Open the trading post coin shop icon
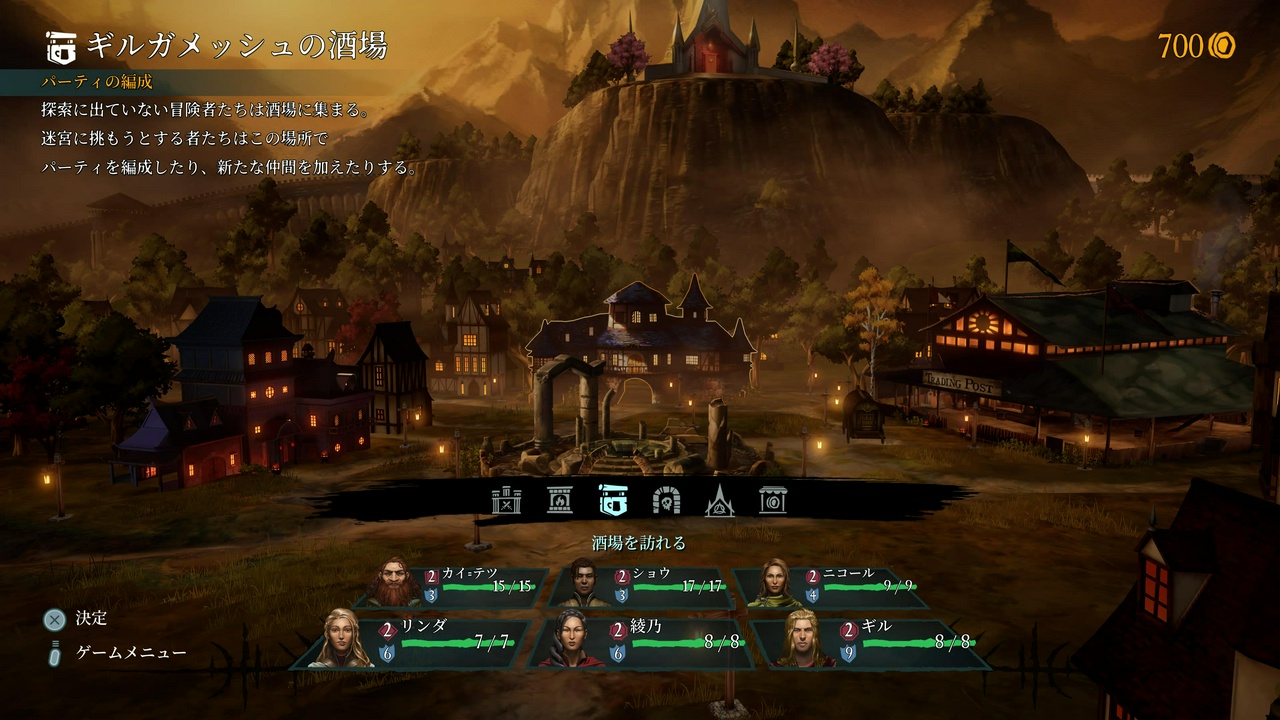Image resolution: width=1280 pixels, height=720 pixels. click(775, 500)
